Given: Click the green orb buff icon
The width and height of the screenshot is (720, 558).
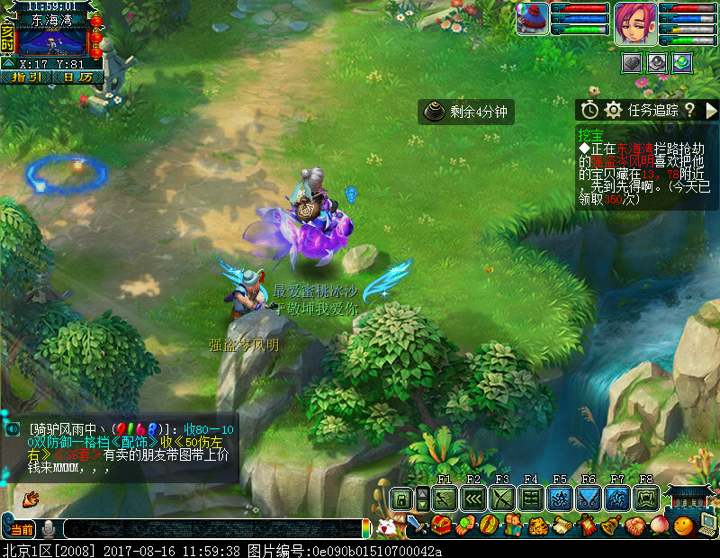Looking at the screenshot, I should [x=682, y=62].
